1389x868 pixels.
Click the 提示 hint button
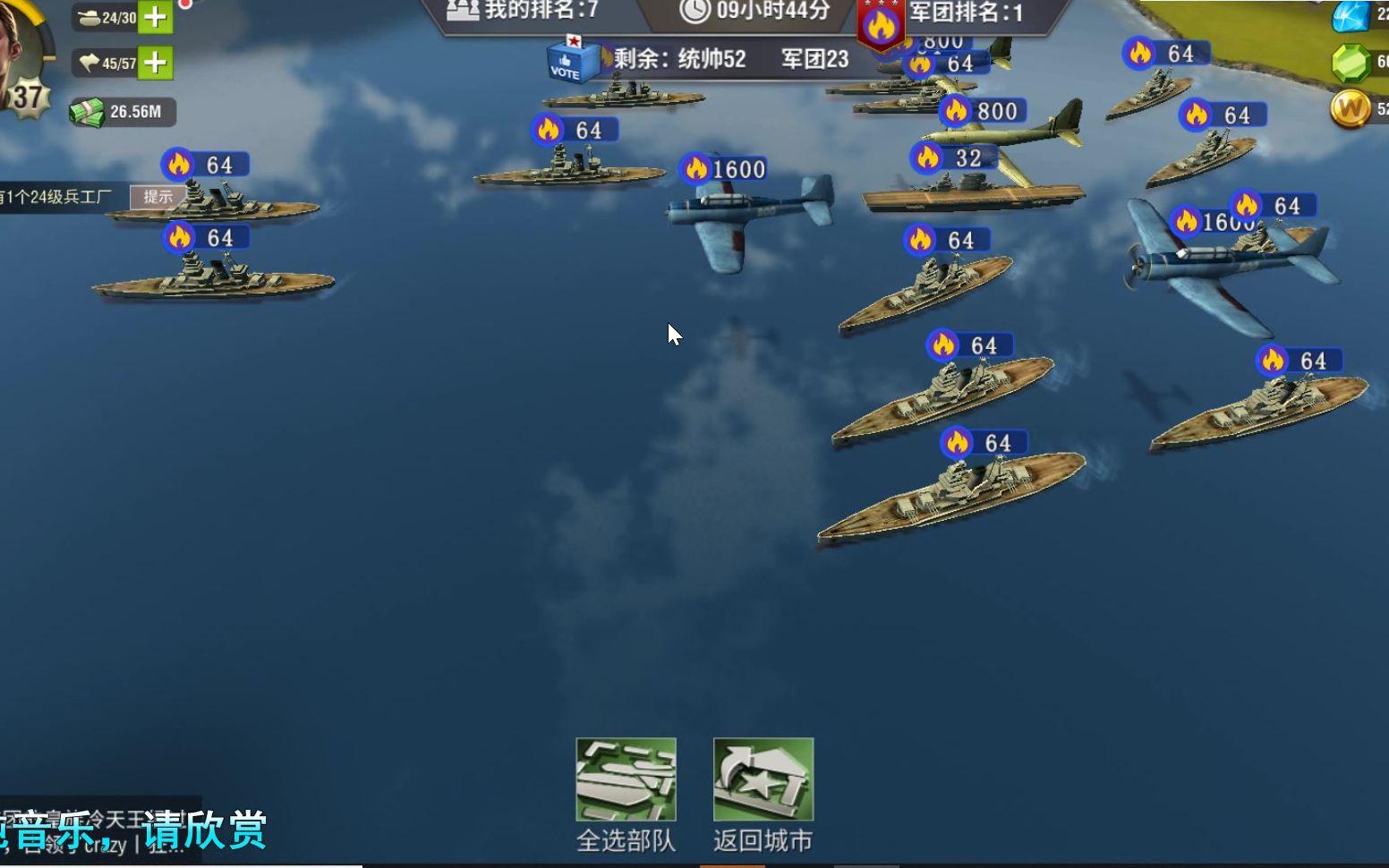pyautogui.click(x=158, y=197)
